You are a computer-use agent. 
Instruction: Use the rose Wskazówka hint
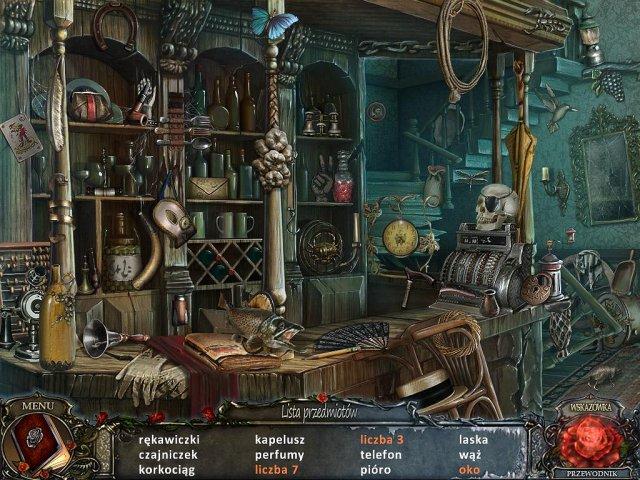[590, 441]
